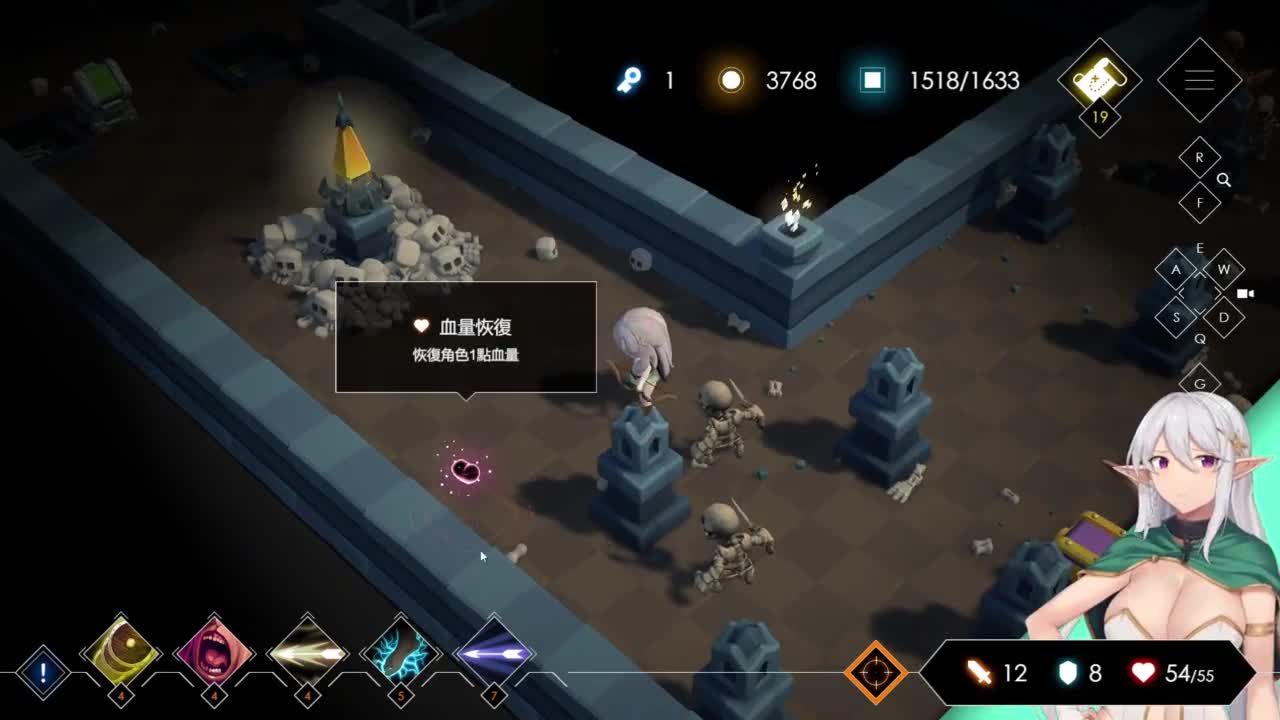Image resolution: width=1280 pixels, height=720 pixels.
Task: Toggle the orange crosshair targeting button
Action: [875, 673]
